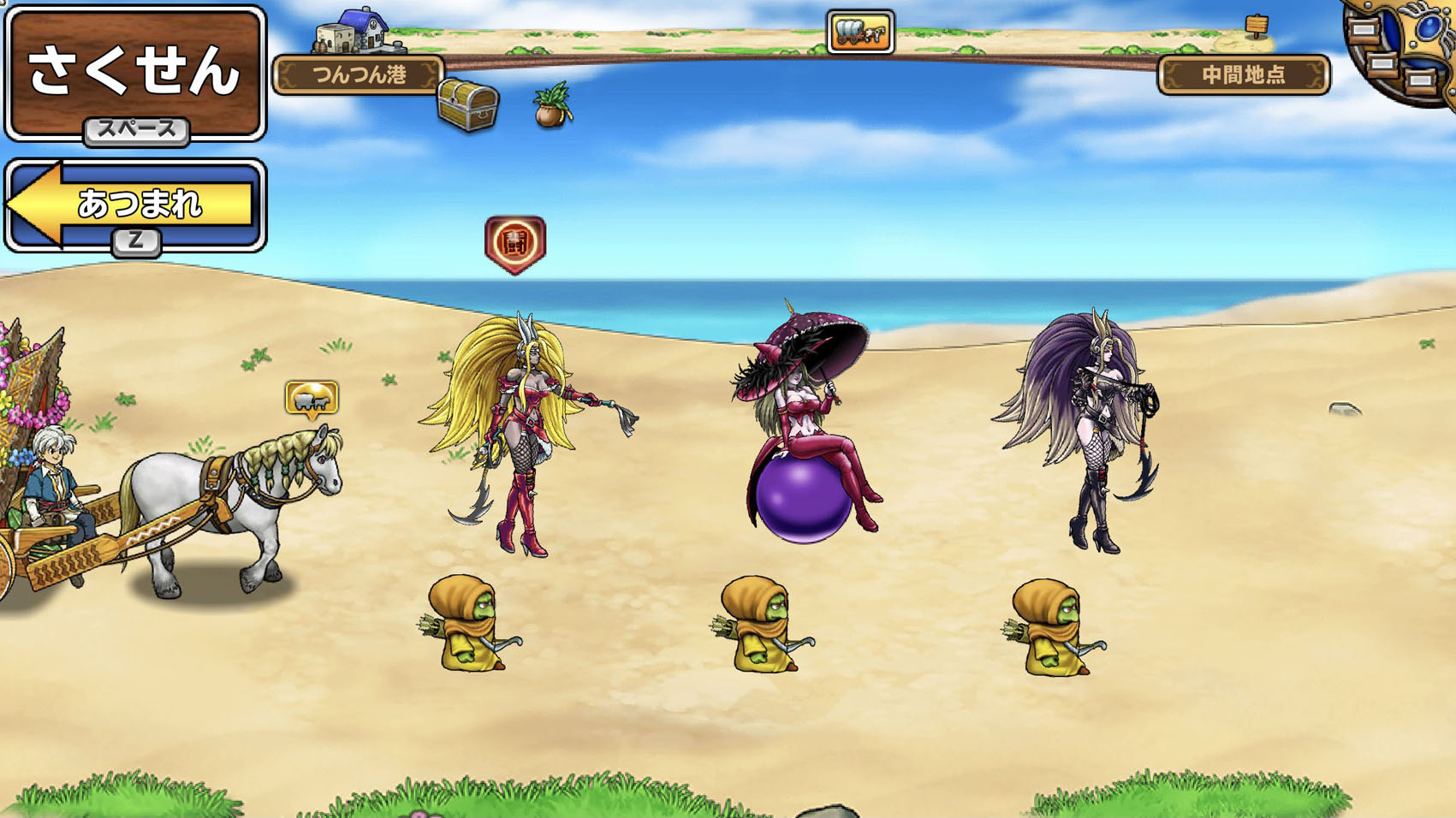Image resolution: width=1456 pixels, height=818 pixels.
Task: Open the さくせん tactics menu
Action: point(135,72)
